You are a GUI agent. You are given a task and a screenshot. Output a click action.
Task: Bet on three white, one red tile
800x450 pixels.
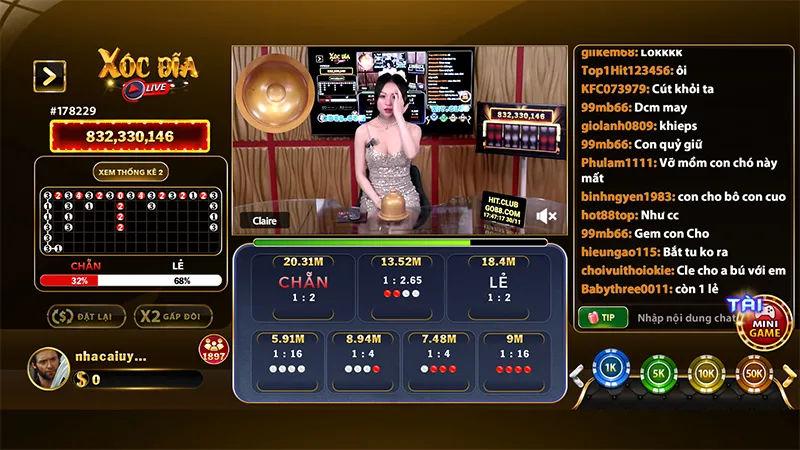point(363,356)
